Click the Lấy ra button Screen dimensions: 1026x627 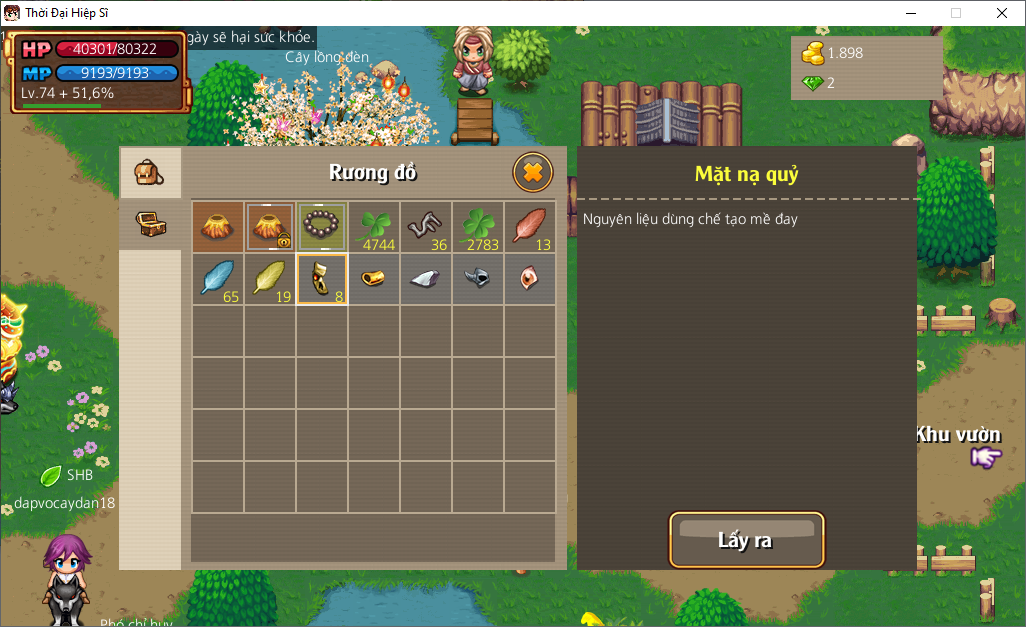click(x=746, y=540)
